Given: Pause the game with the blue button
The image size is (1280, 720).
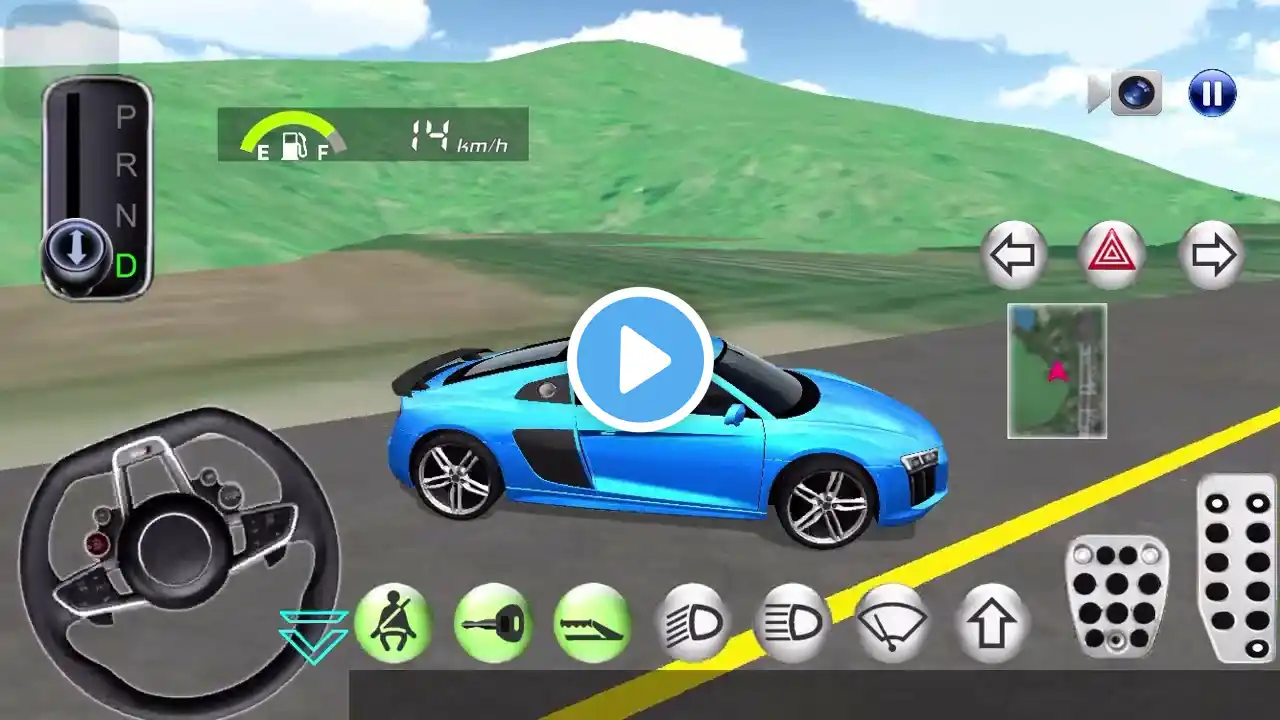Looking at the screenshot, I should tap(1212, 94).
